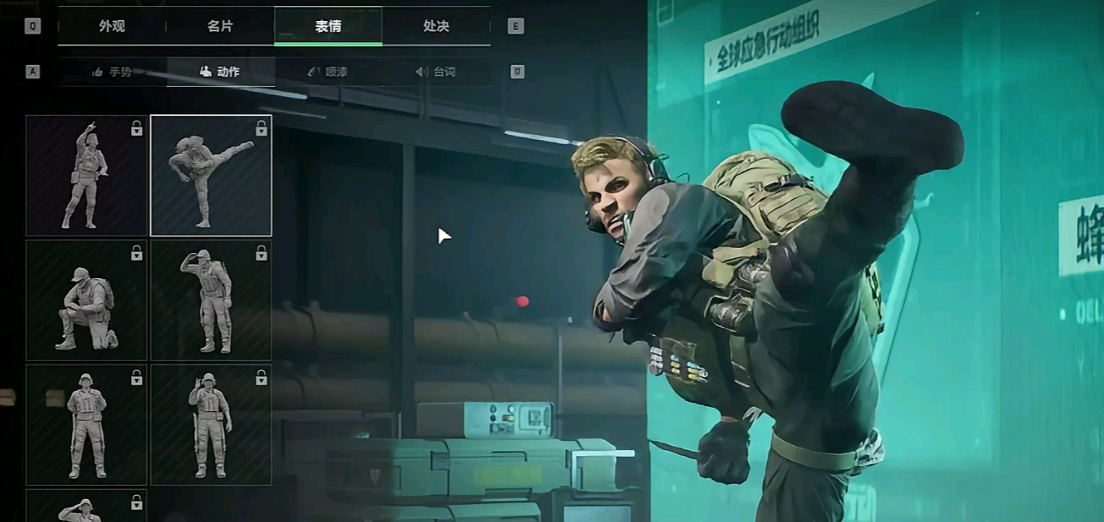
Task: Select the pointing-upward emote thumbnail
Action: pyautogui.click(x=87, y=176)
